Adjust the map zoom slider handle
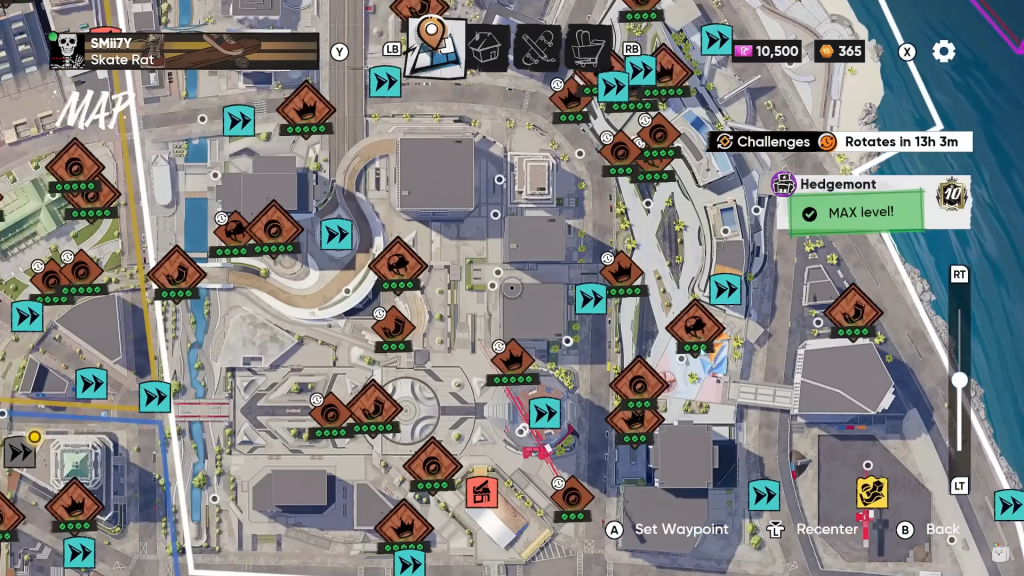This screenshot has width=1024, height=576. tap(959, 380)
